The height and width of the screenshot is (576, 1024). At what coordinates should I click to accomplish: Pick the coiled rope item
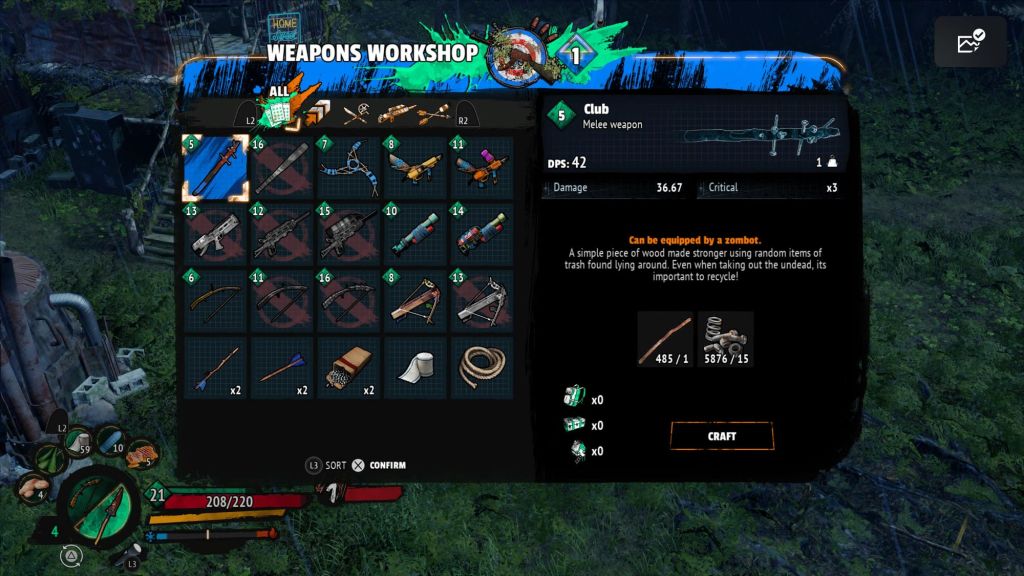[483, 369]
